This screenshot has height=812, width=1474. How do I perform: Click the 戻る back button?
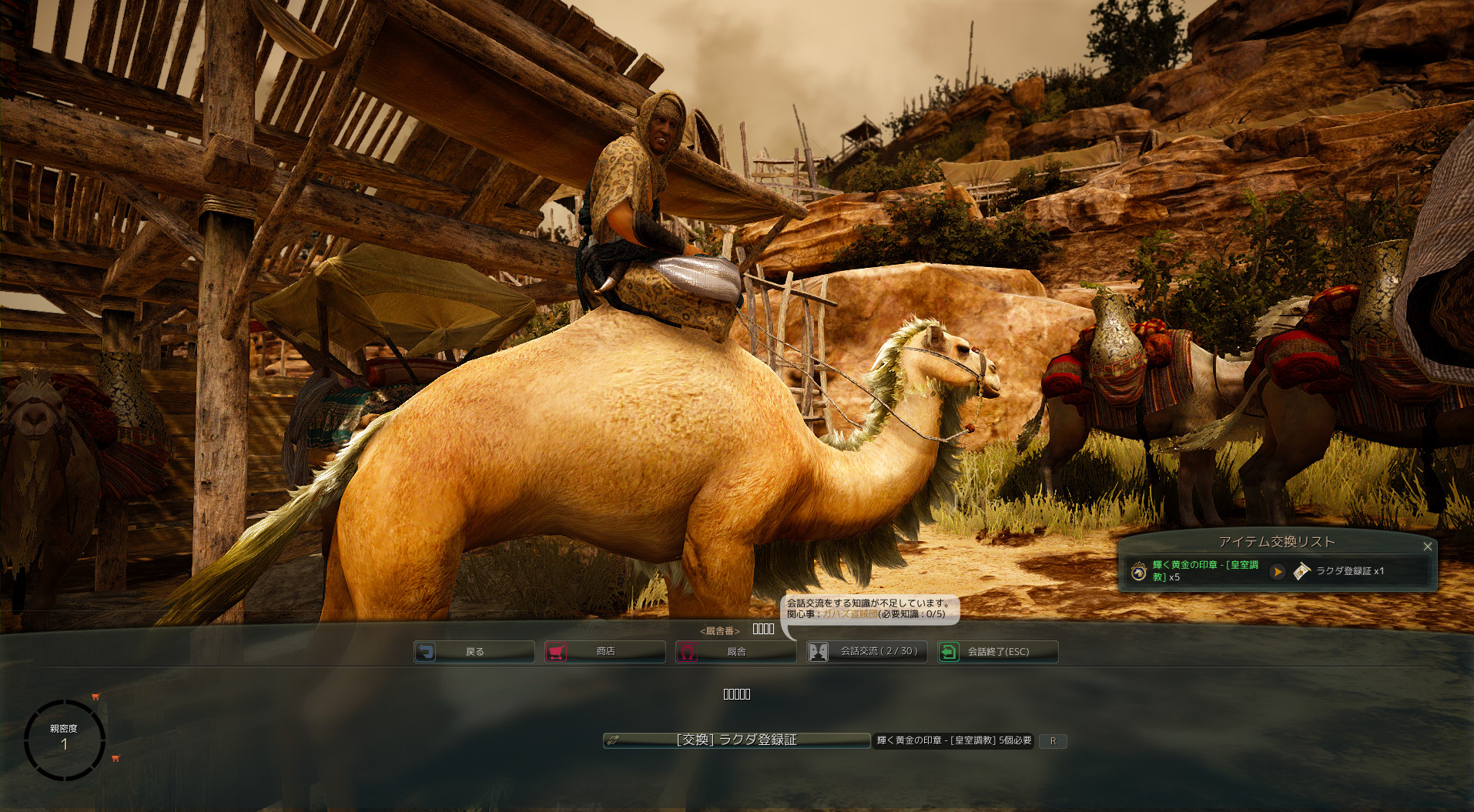tap(474, 652)
